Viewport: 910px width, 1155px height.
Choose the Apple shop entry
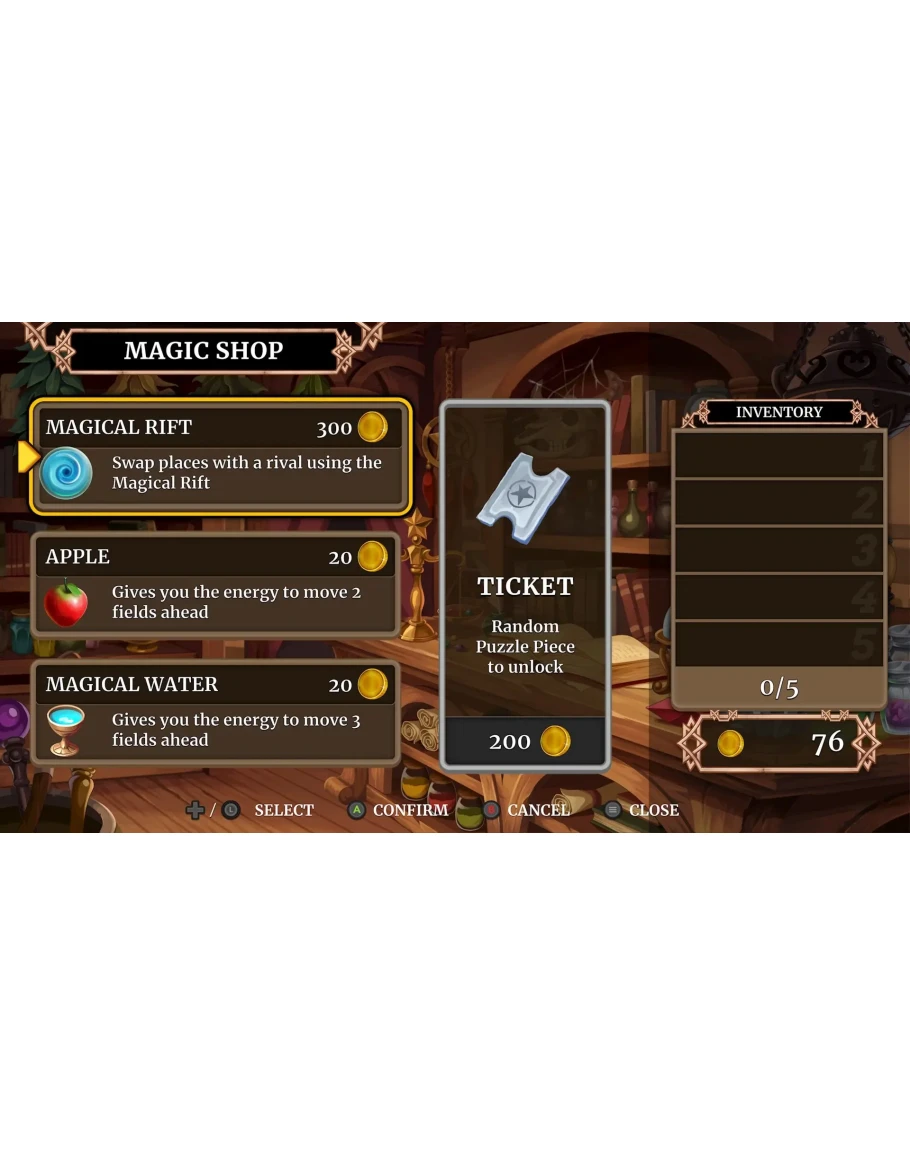216,585
